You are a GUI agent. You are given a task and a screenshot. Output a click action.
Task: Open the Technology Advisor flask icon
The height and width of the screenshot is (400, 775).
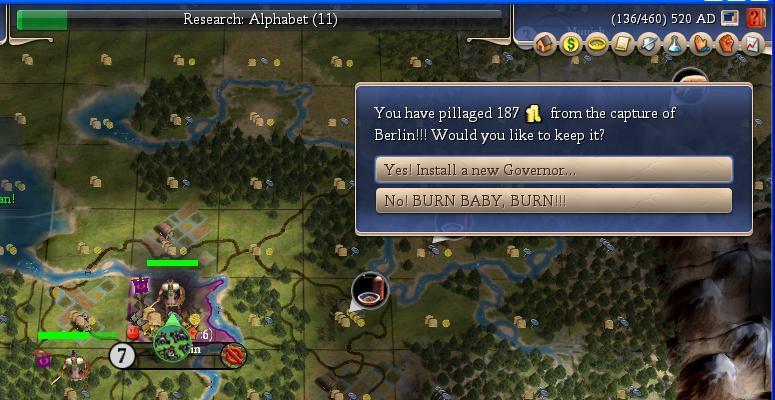674,44
